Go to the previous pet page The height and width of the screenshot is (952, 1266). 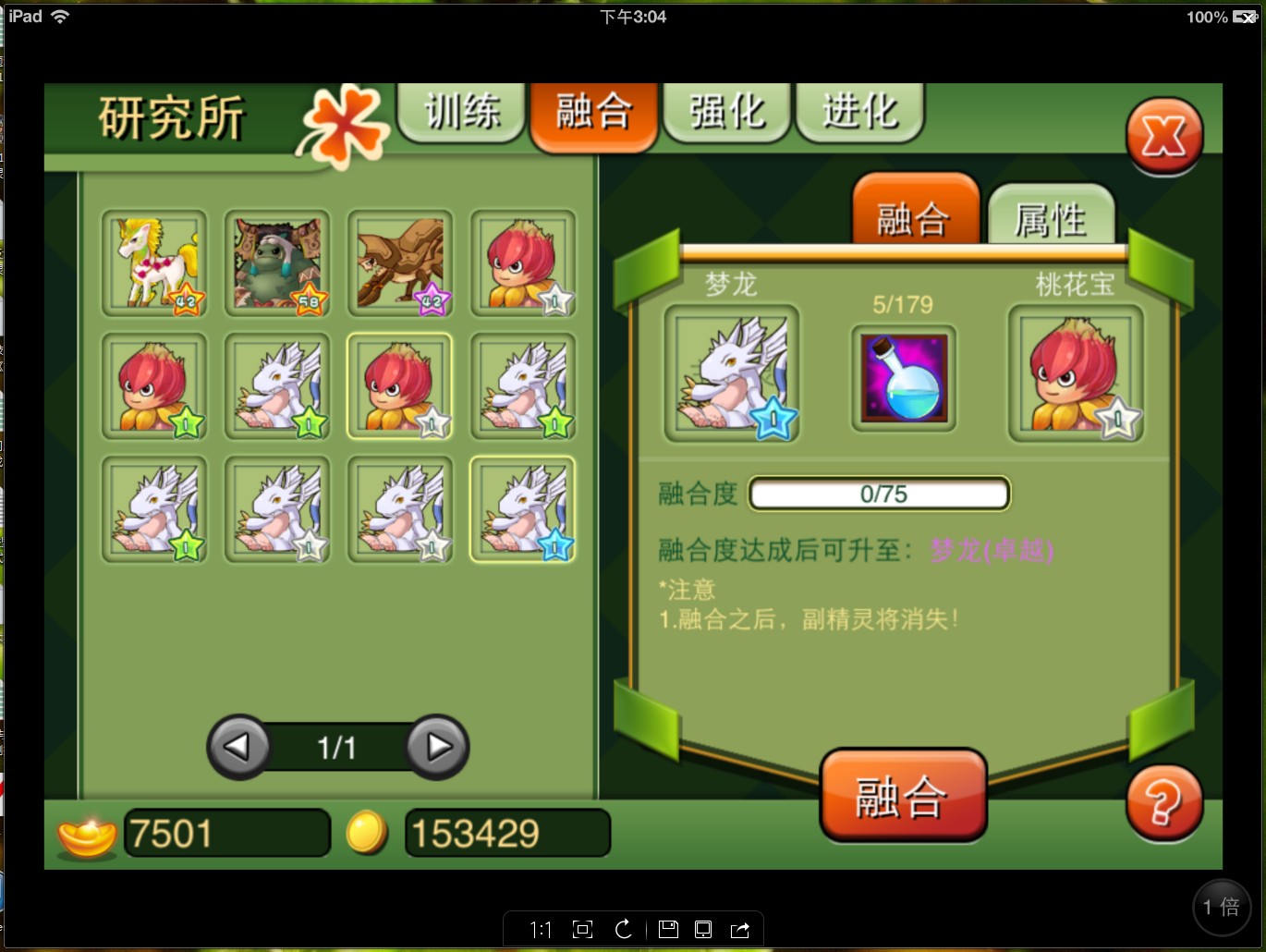tap(238, 747)
